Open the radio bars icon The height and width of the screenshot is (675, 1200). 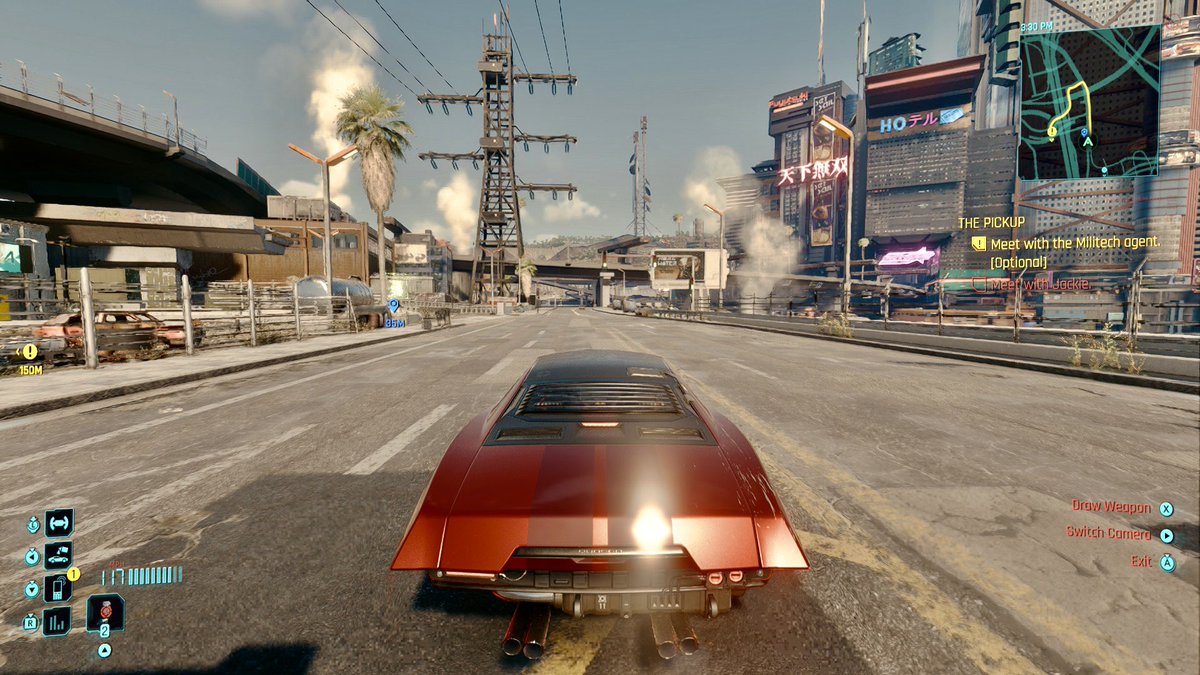point(58,621)
